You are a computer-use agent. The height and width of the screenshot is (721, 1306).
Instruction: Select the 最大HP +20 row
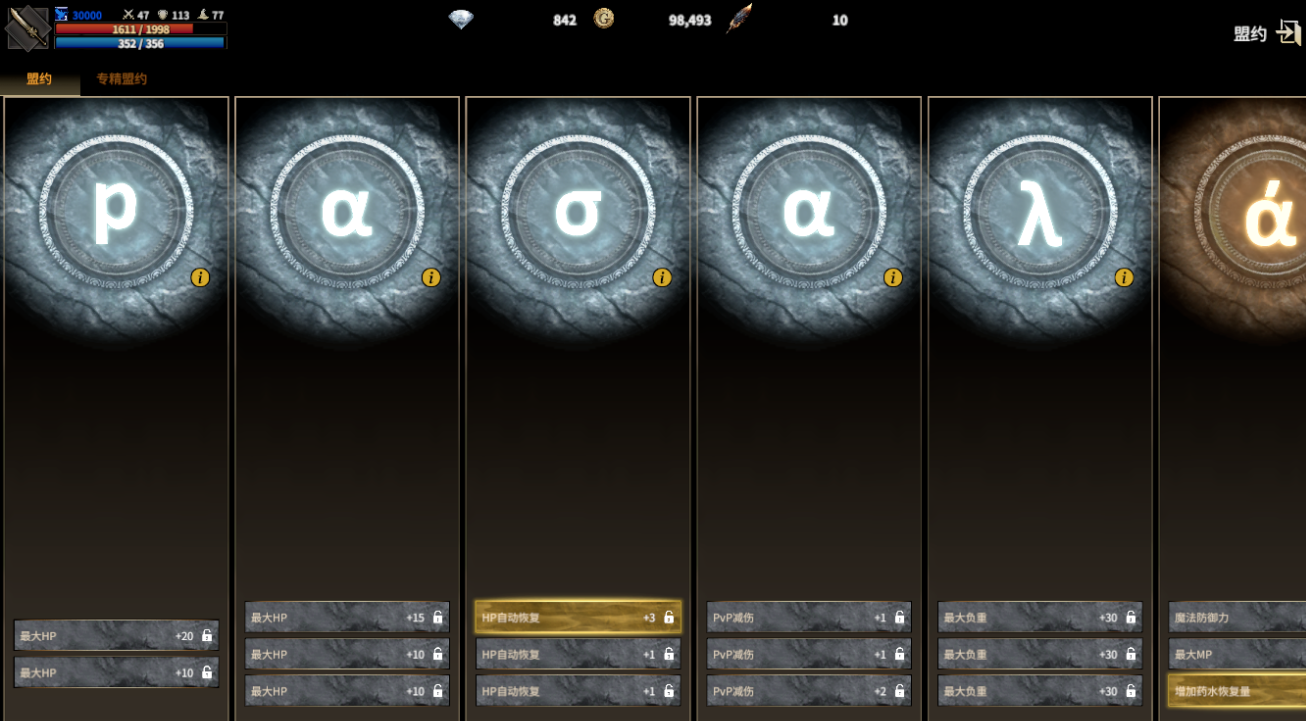coord(116,635)
